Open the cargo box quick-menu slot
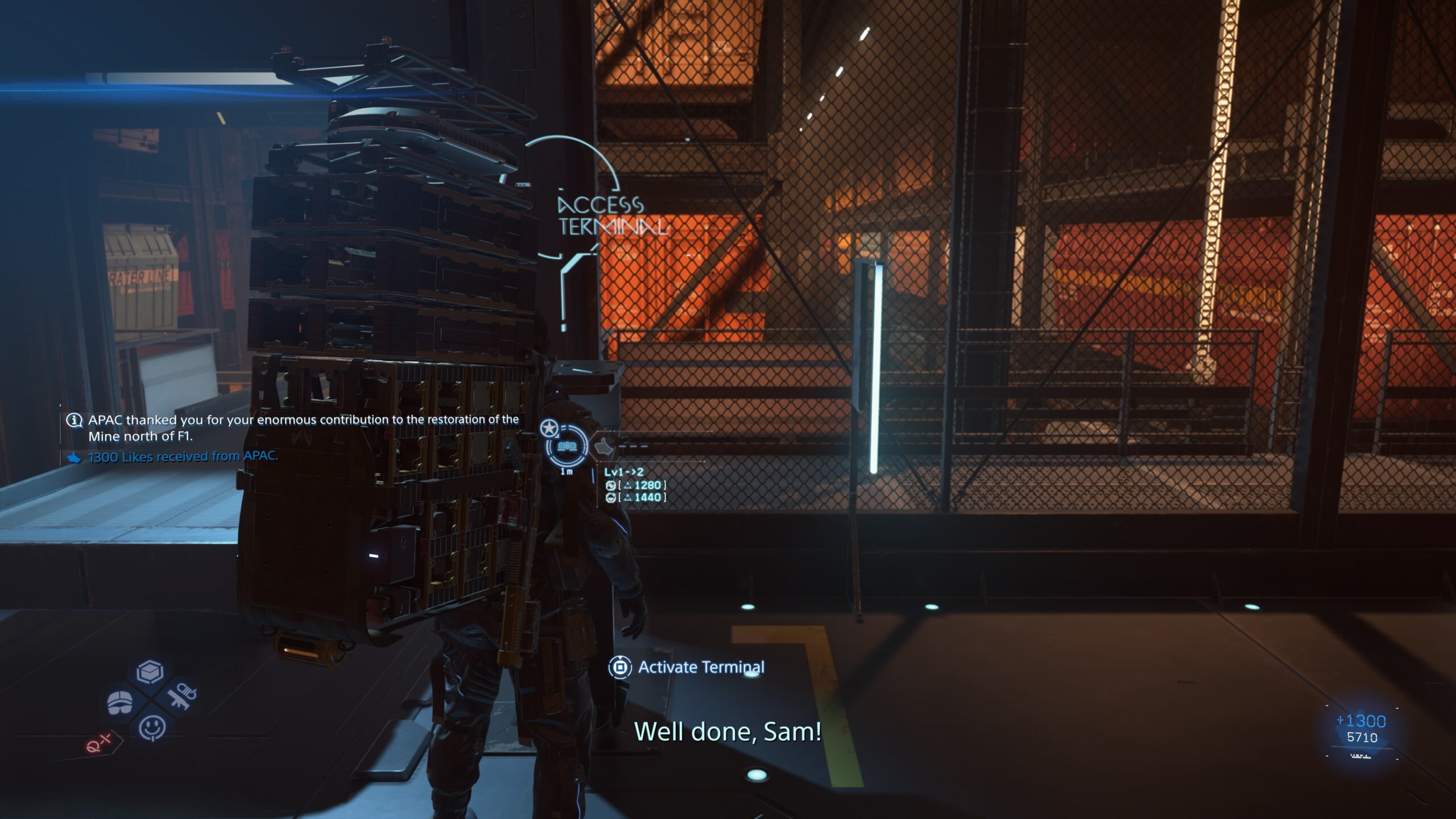The width and height of the screenshot is (1456, 819). click(150, 672)
